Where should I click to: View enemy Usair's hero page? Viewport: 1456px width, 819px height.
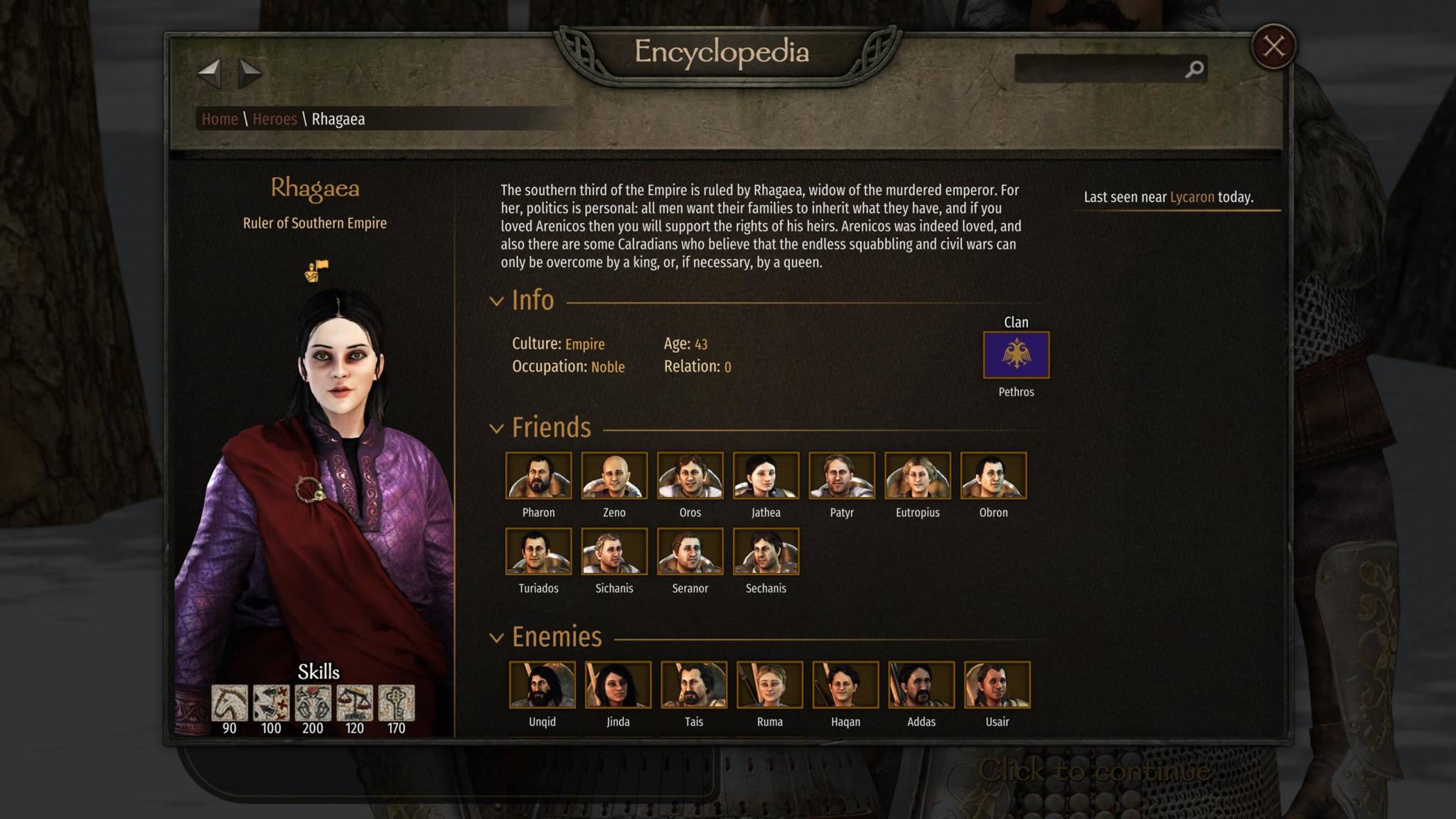point(997,685)
